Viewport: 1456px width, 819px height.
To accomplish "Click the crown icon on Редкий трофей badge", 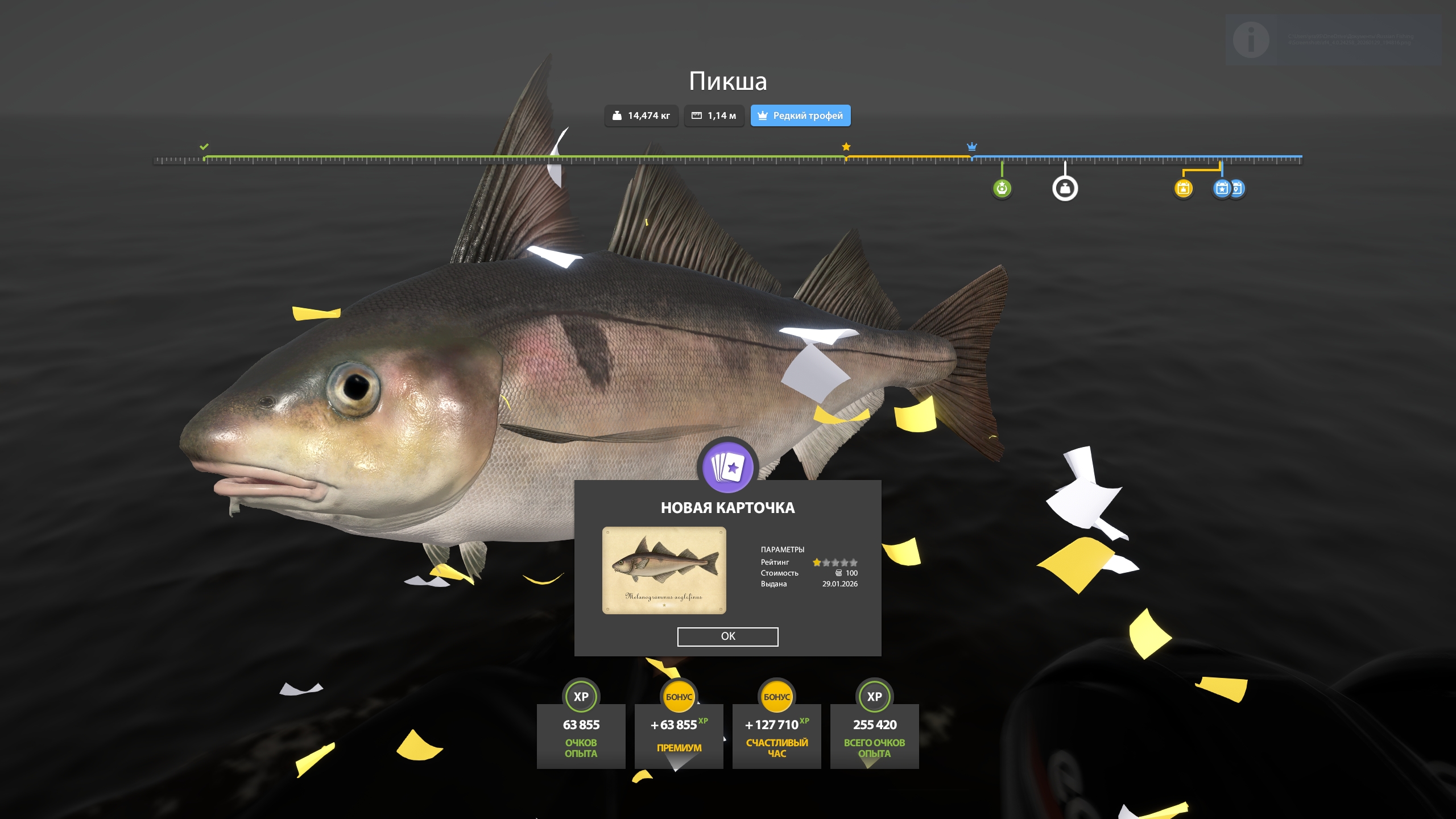I will pyautogui.click(x=762, y=115).
